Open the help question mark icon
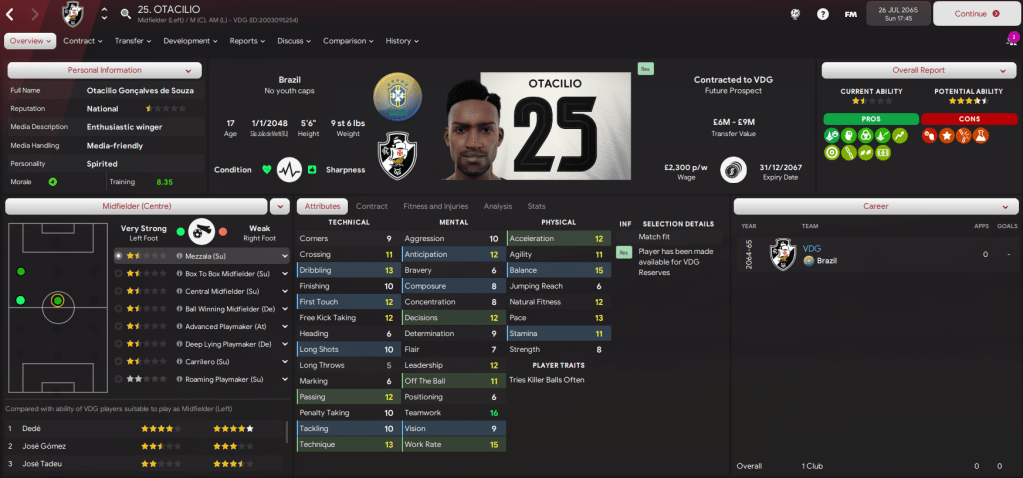1023x478 pixels. 822,14
